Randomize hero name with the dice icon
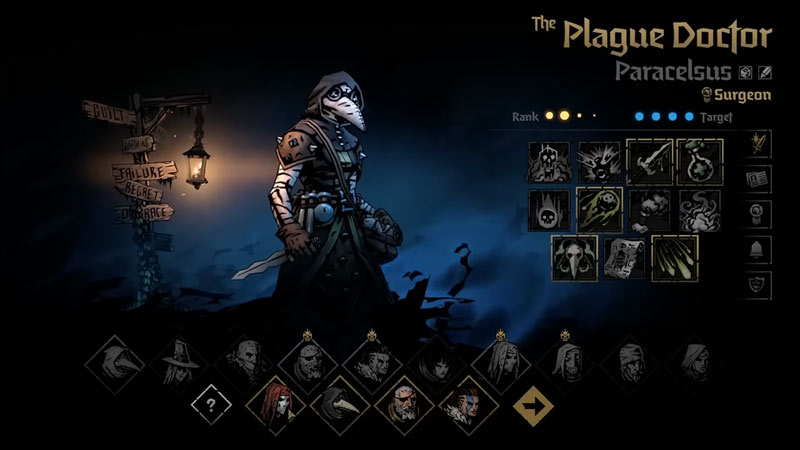 (745, 72)
